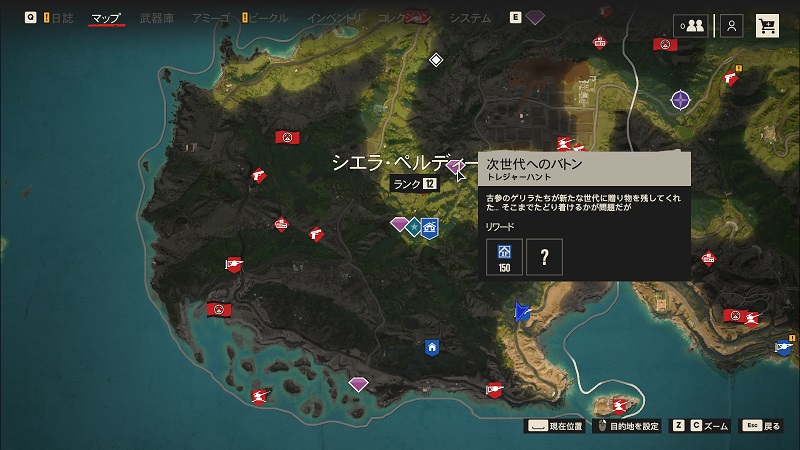Open the システム system tab
Image resolution: width=800 pixels, height=450 pixels.
(x=470, y=18)
